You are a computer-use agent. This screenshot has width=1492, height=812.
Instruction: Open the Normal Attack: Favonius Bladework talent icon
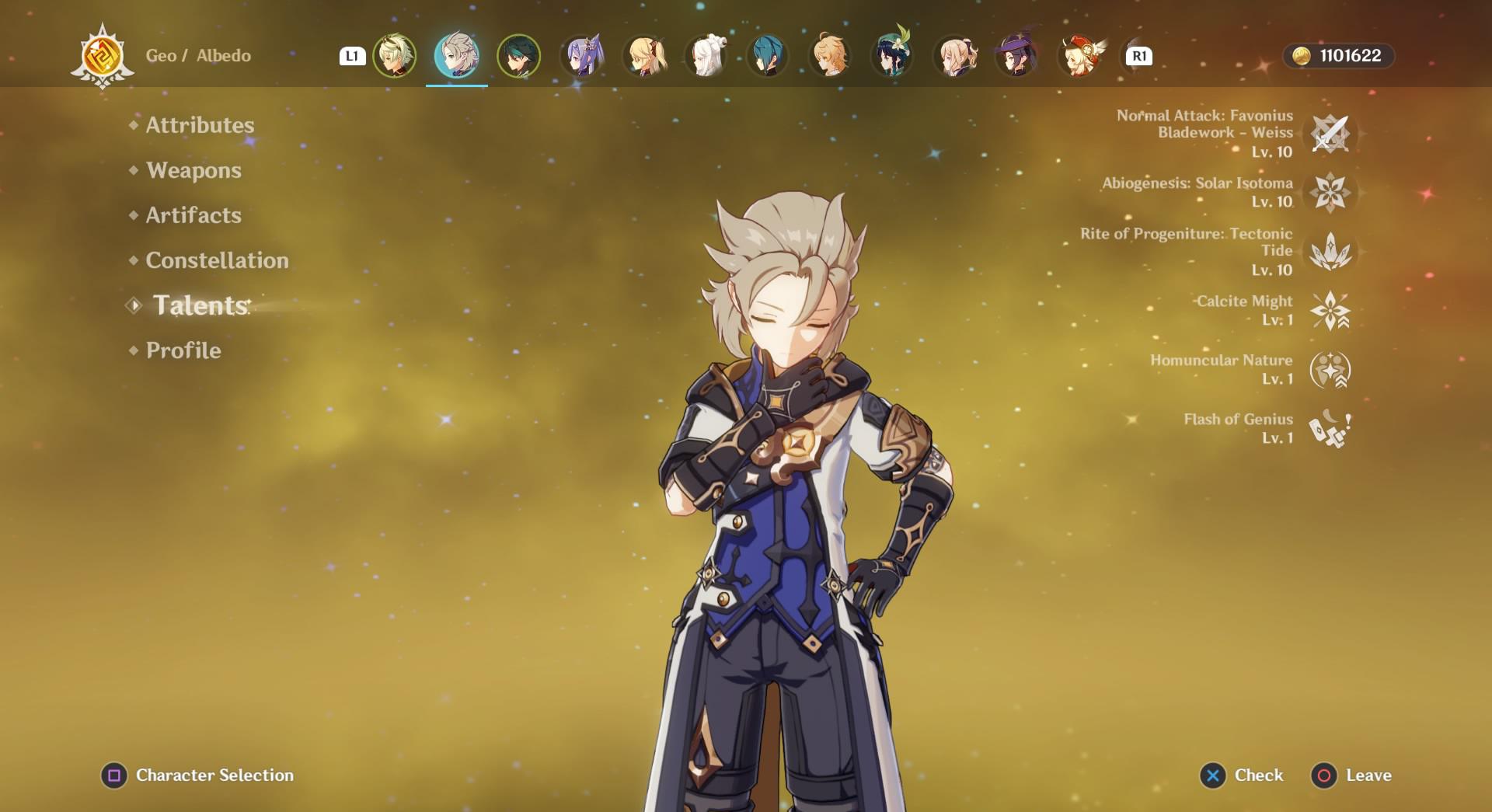point(1330,134)
